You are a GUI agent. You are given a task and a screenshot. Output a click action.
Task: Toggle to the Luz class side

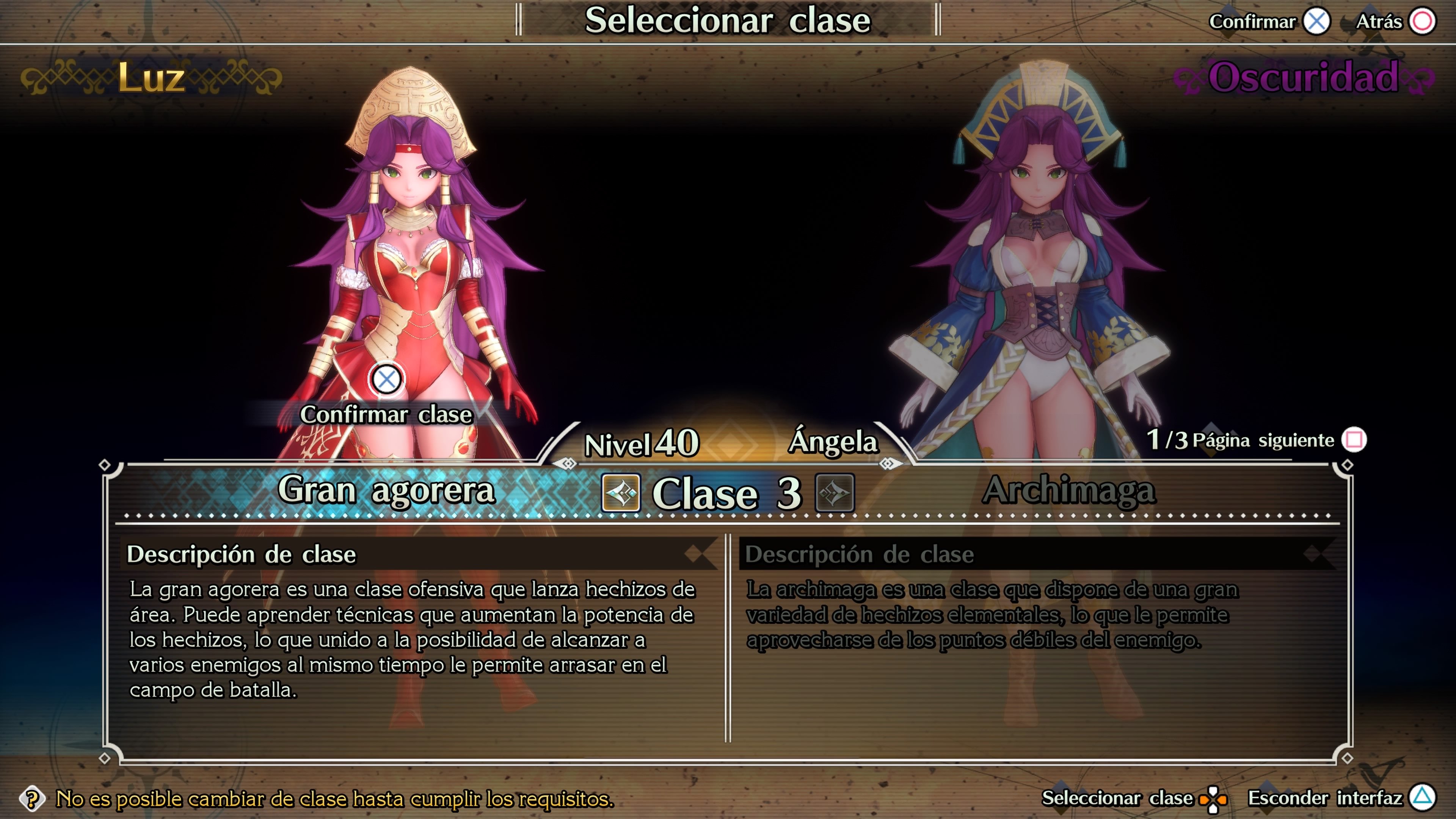tap(152, 78)
